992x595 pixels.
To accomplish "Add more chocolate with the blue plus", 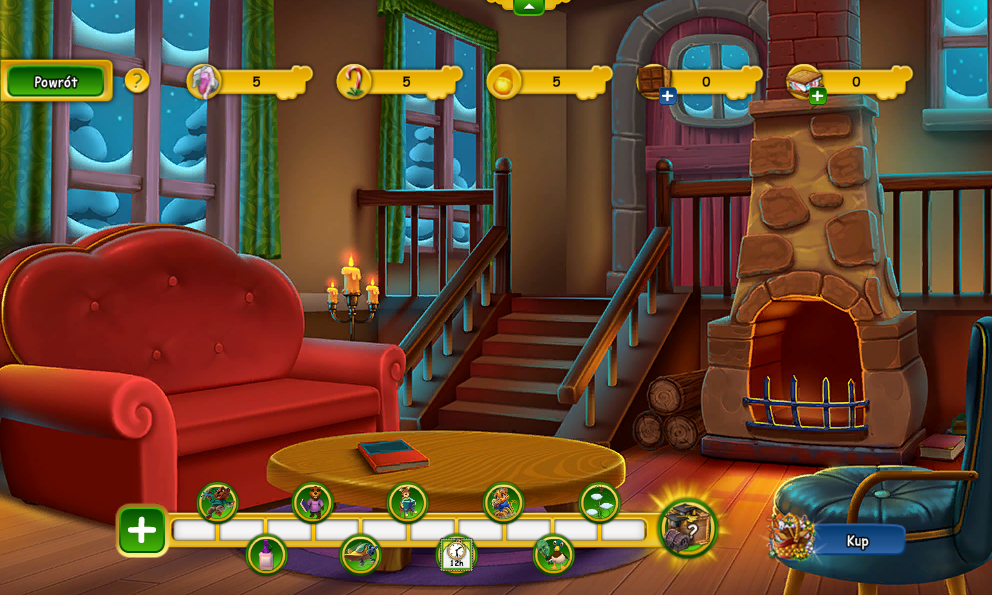I will click(x=667, y=96).
